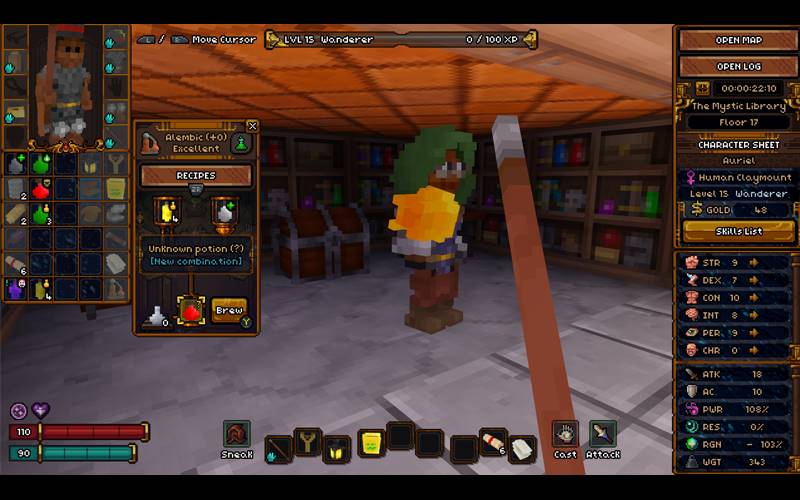Select the yellow potion ingredient in the alembic
This screenshot has width=800, height=500.
coord(165,211)
